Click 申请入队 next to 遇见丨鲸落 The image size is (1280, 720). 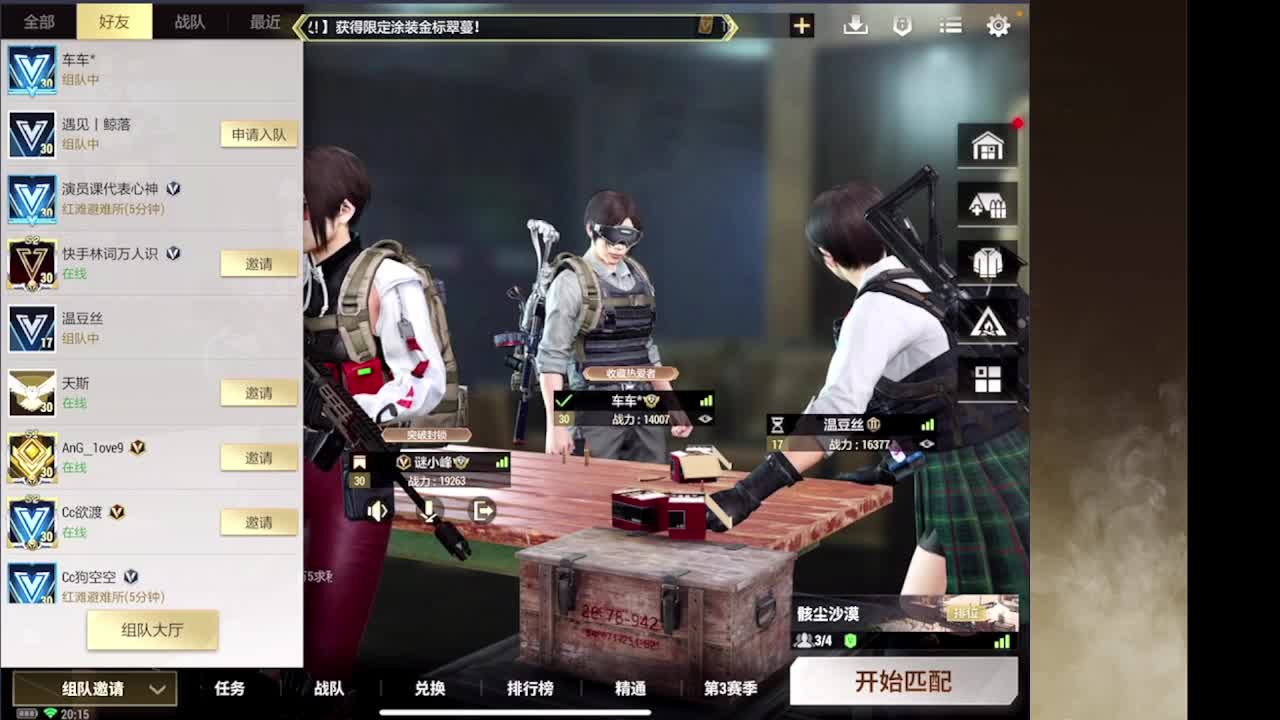click(258, 134)
